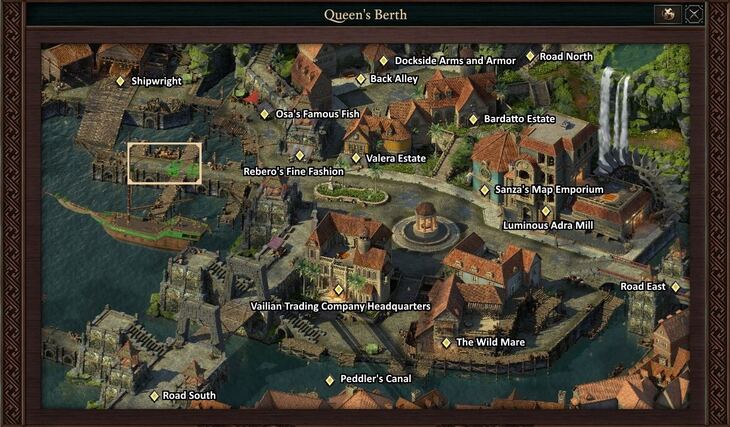Choose the Bardatto Estate marker
730x427 pixels.
474,119
